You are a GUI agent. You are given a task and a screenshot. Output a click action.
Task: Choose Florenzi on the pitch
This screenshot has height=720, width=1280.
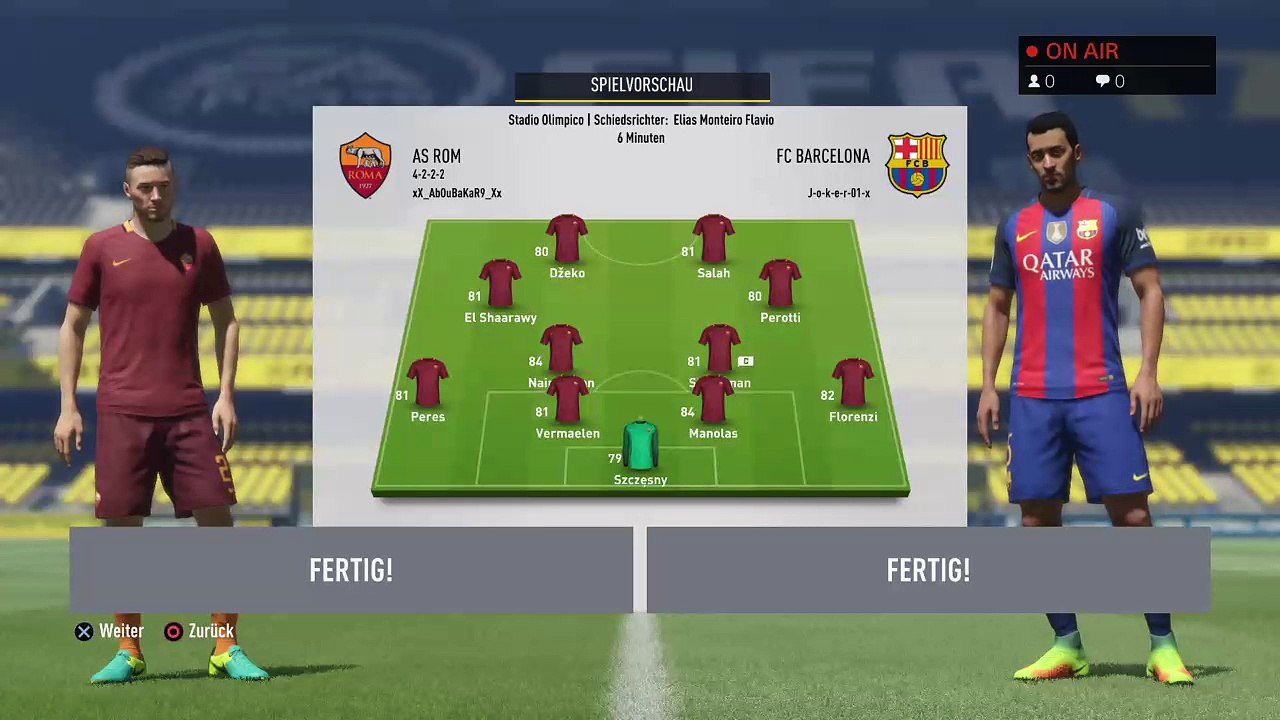[x=853, y=385]
